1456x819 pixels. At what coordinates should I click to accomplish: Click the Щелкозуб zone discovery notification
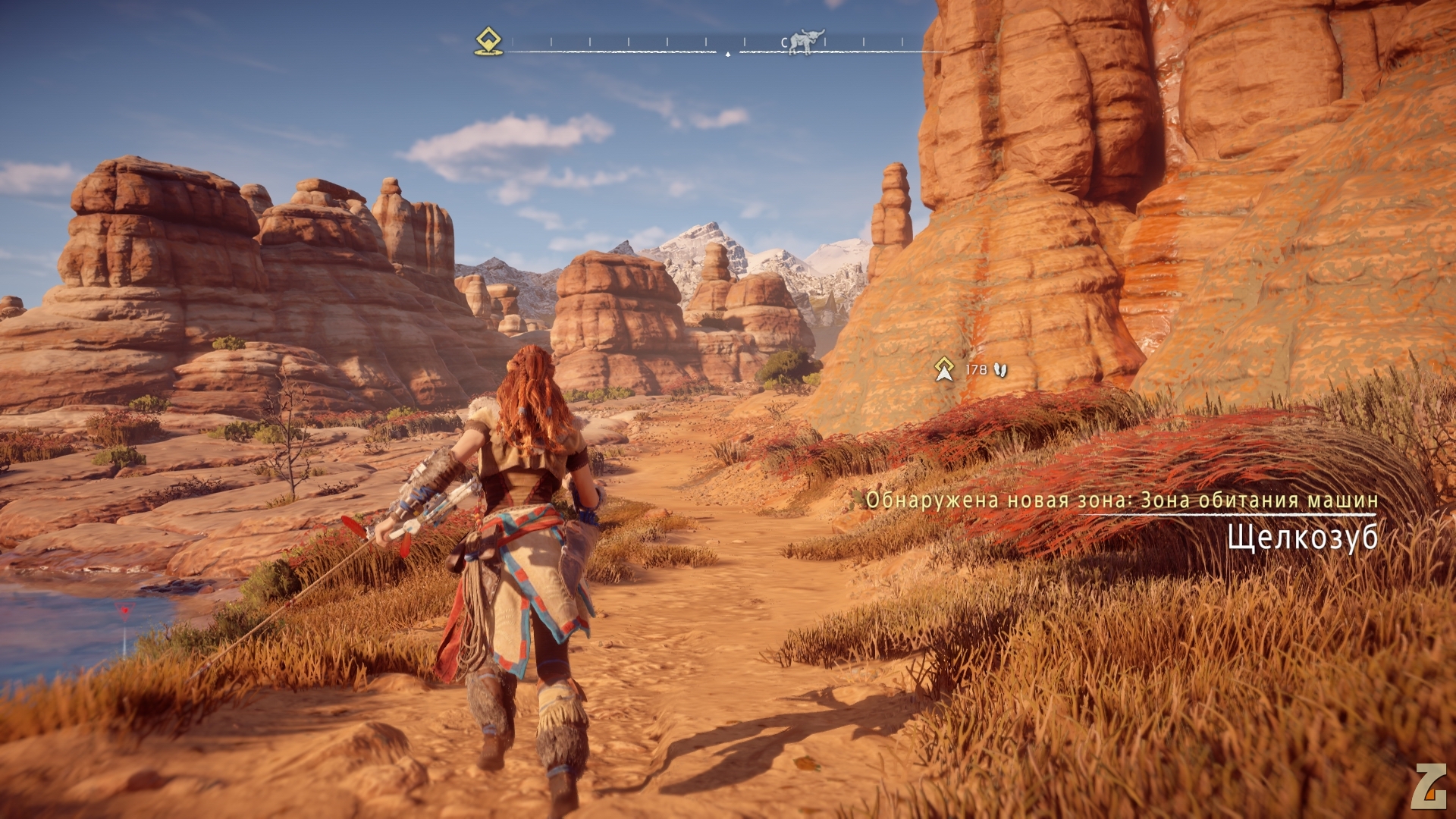1301,538
